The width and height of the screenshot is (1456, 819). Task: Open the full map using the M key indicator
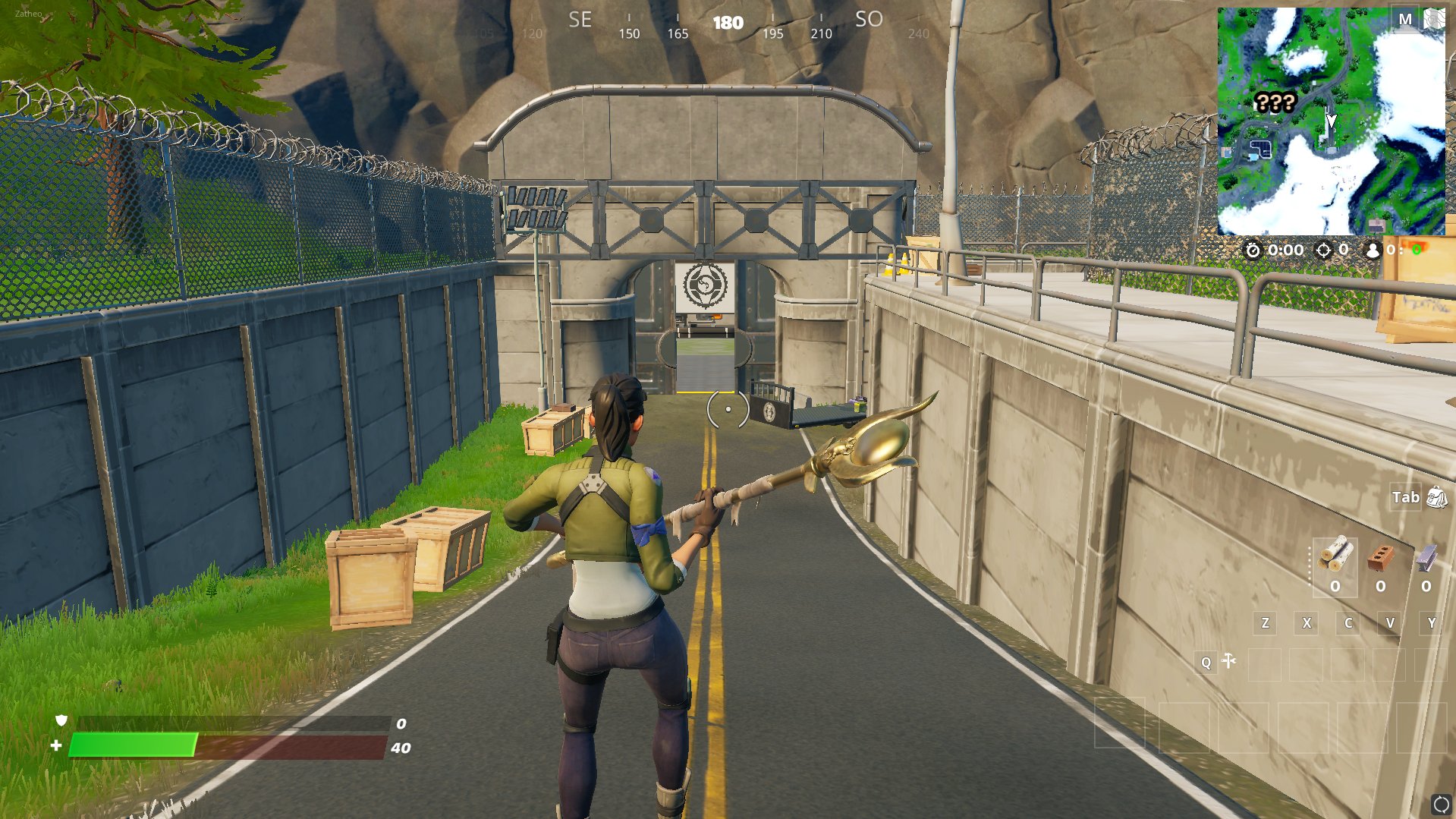1405,20
